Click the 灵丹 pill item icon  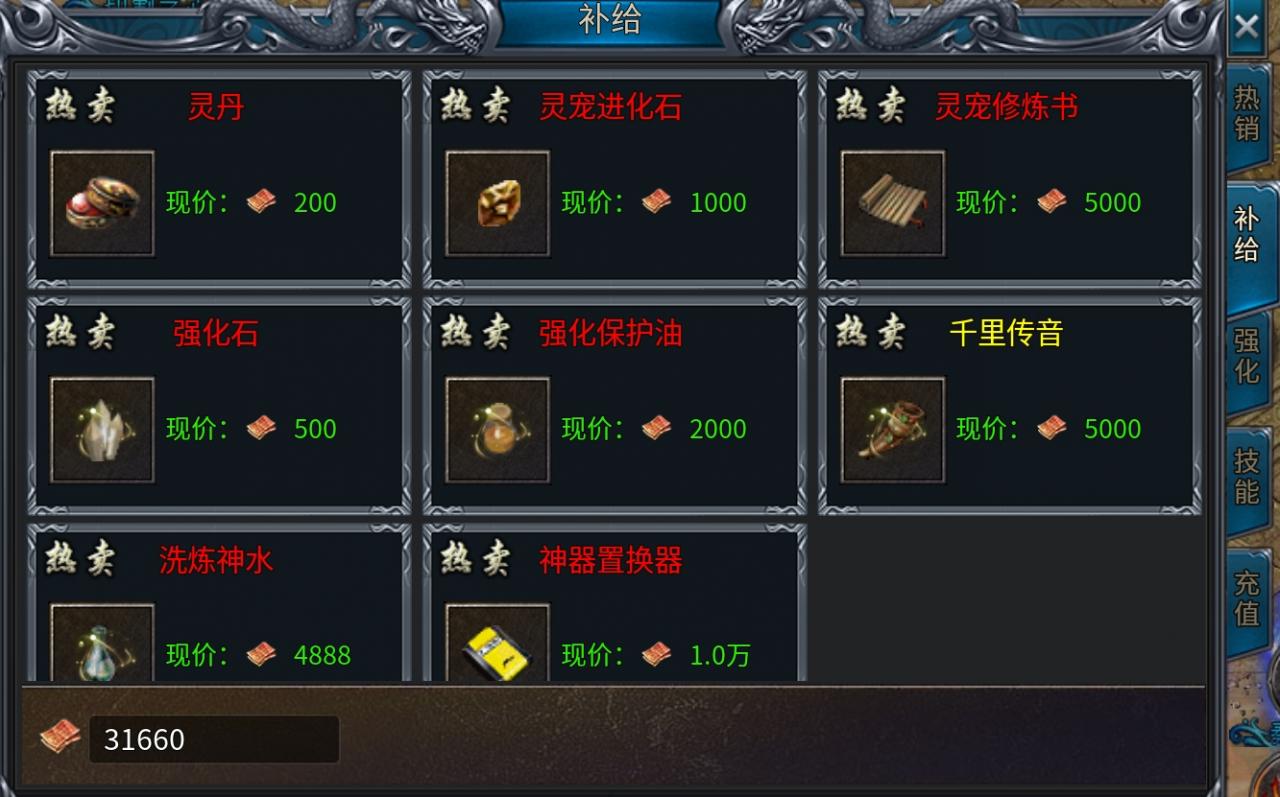coord(101,203)
